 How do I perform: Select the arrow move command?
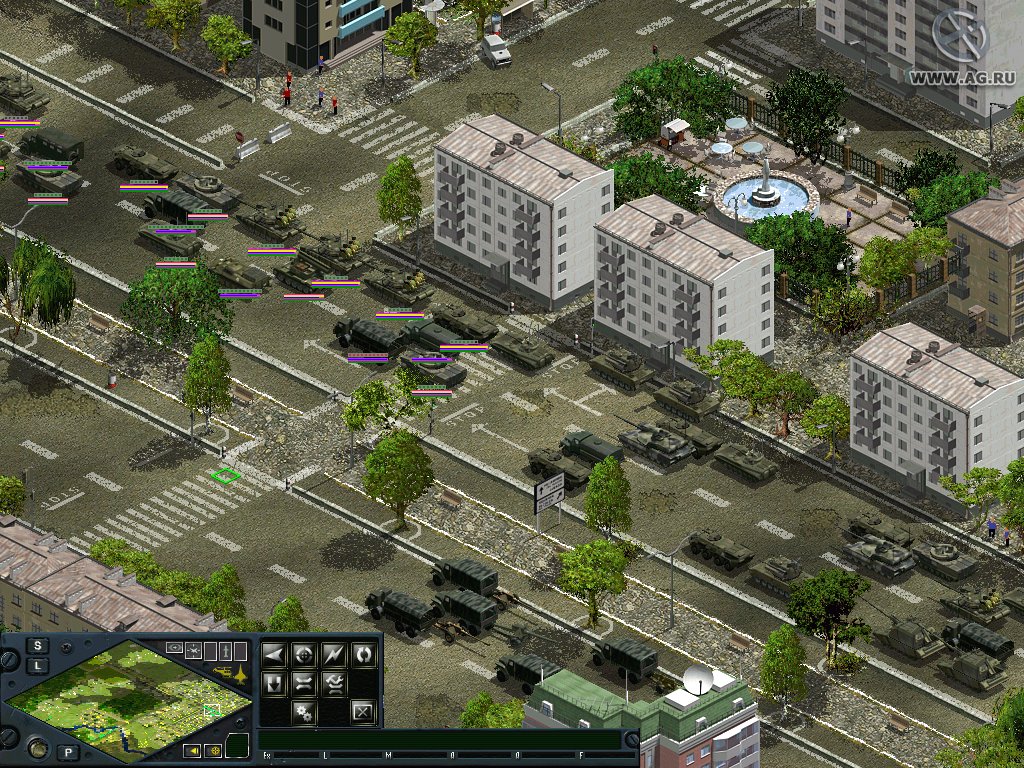pos(273,655)
